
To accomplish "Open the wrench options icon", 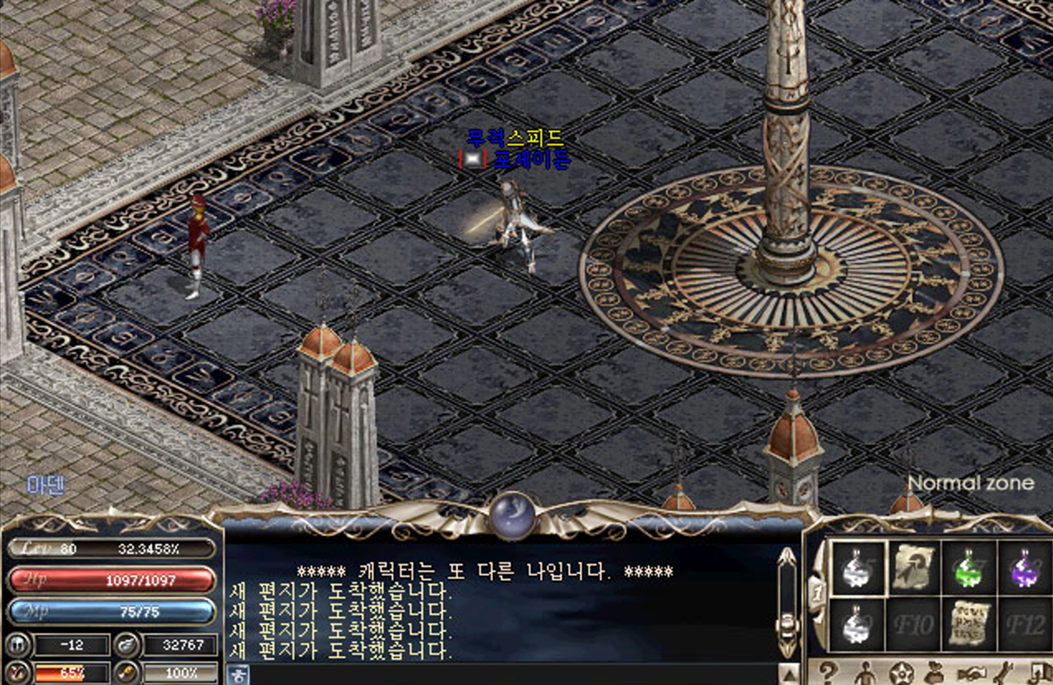I will click(1004, 672).
